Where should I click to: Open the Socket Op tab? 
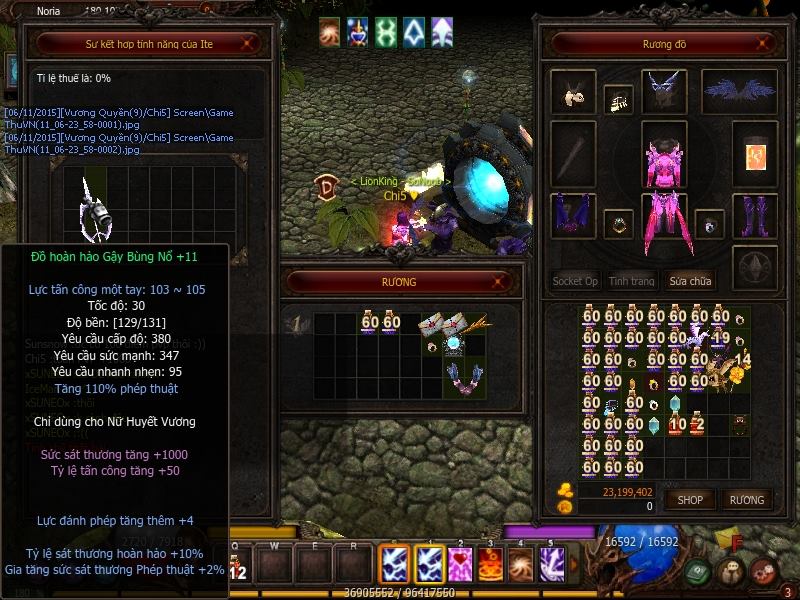coord(575,281)
